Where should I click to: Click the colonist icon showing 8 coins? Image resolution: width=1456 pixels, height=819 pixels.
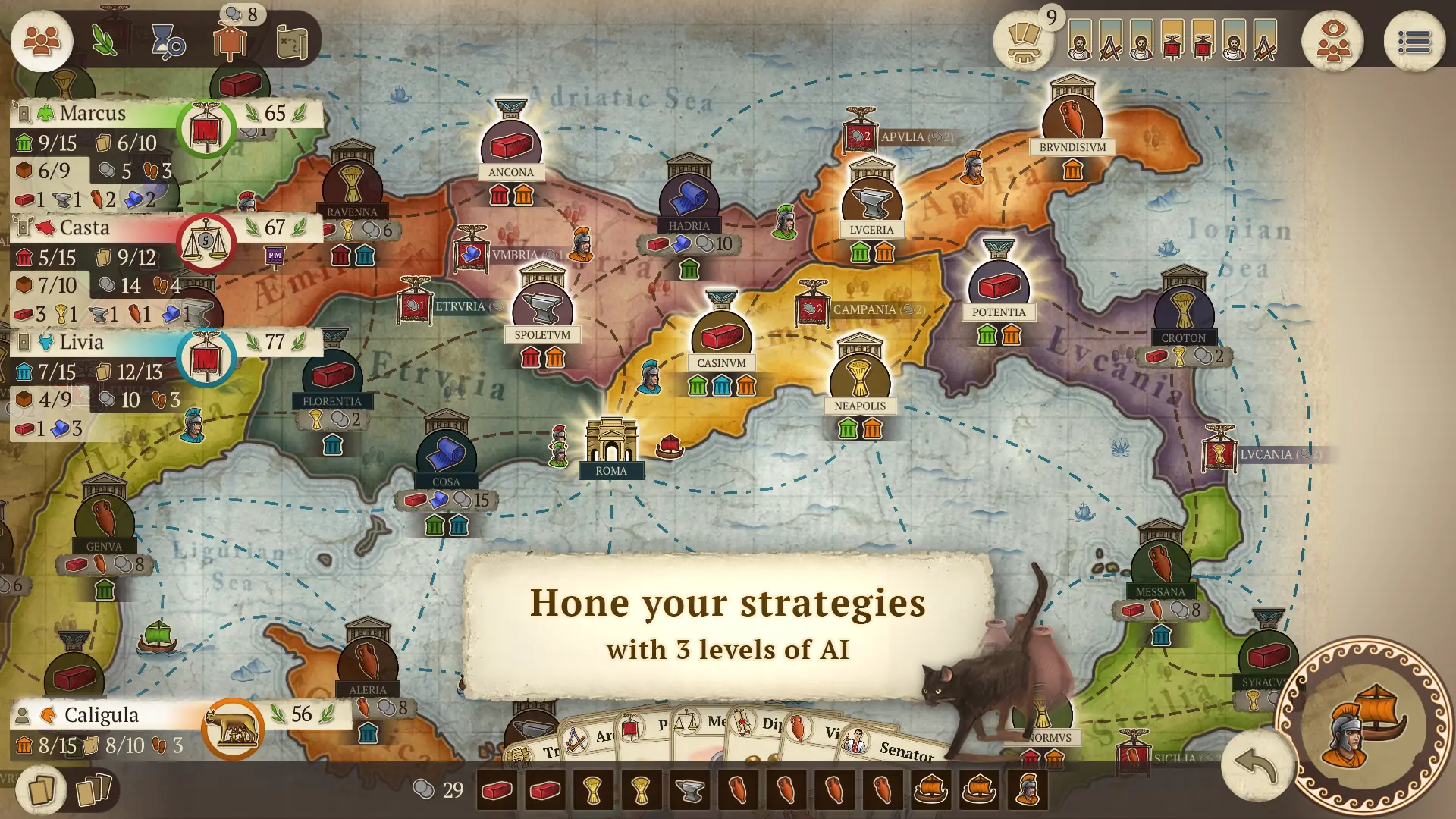(230, 42)
